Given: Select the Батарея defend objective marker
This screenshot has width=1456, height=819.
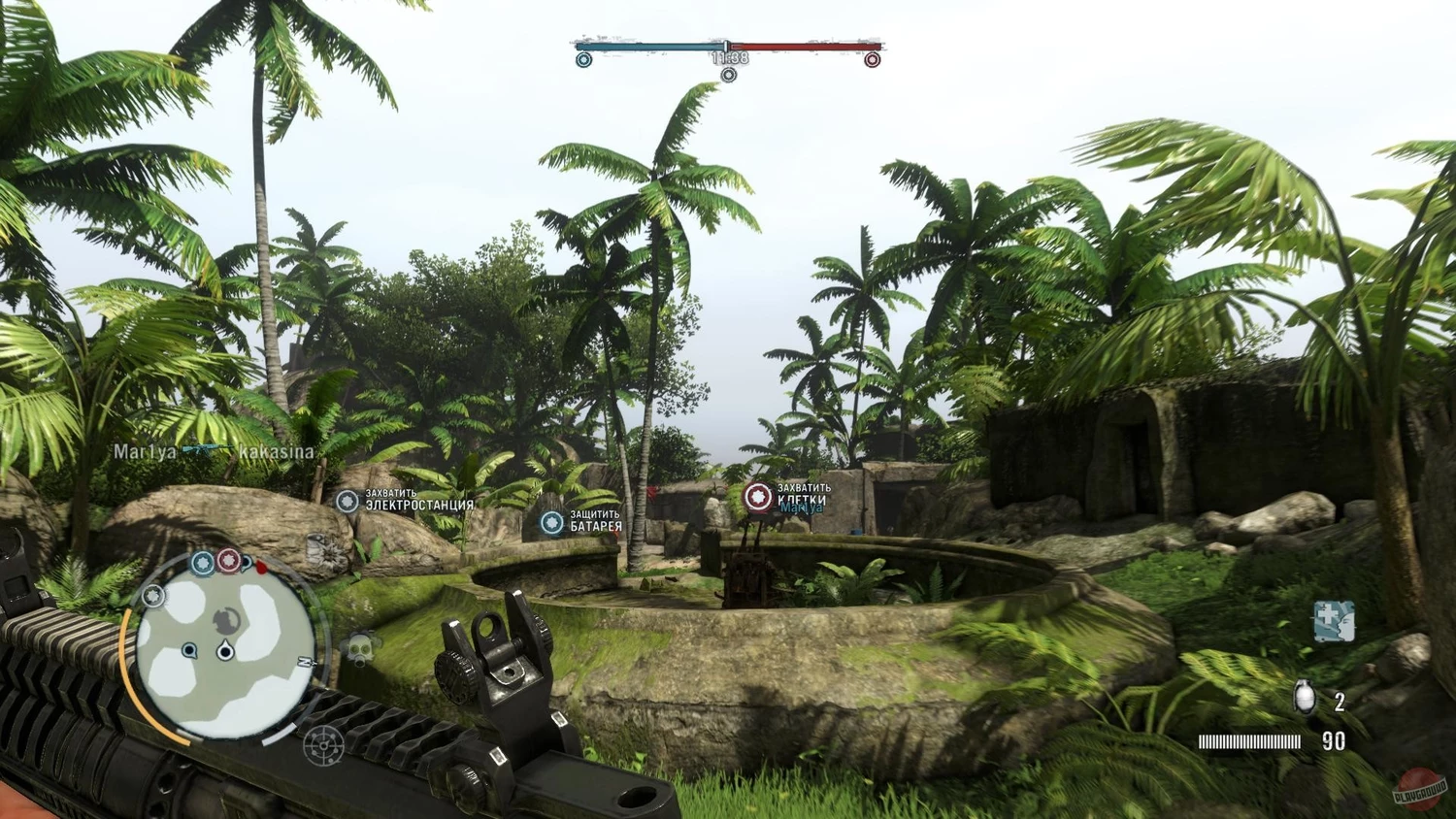Looking at the screenshot, I should point(552,523).
